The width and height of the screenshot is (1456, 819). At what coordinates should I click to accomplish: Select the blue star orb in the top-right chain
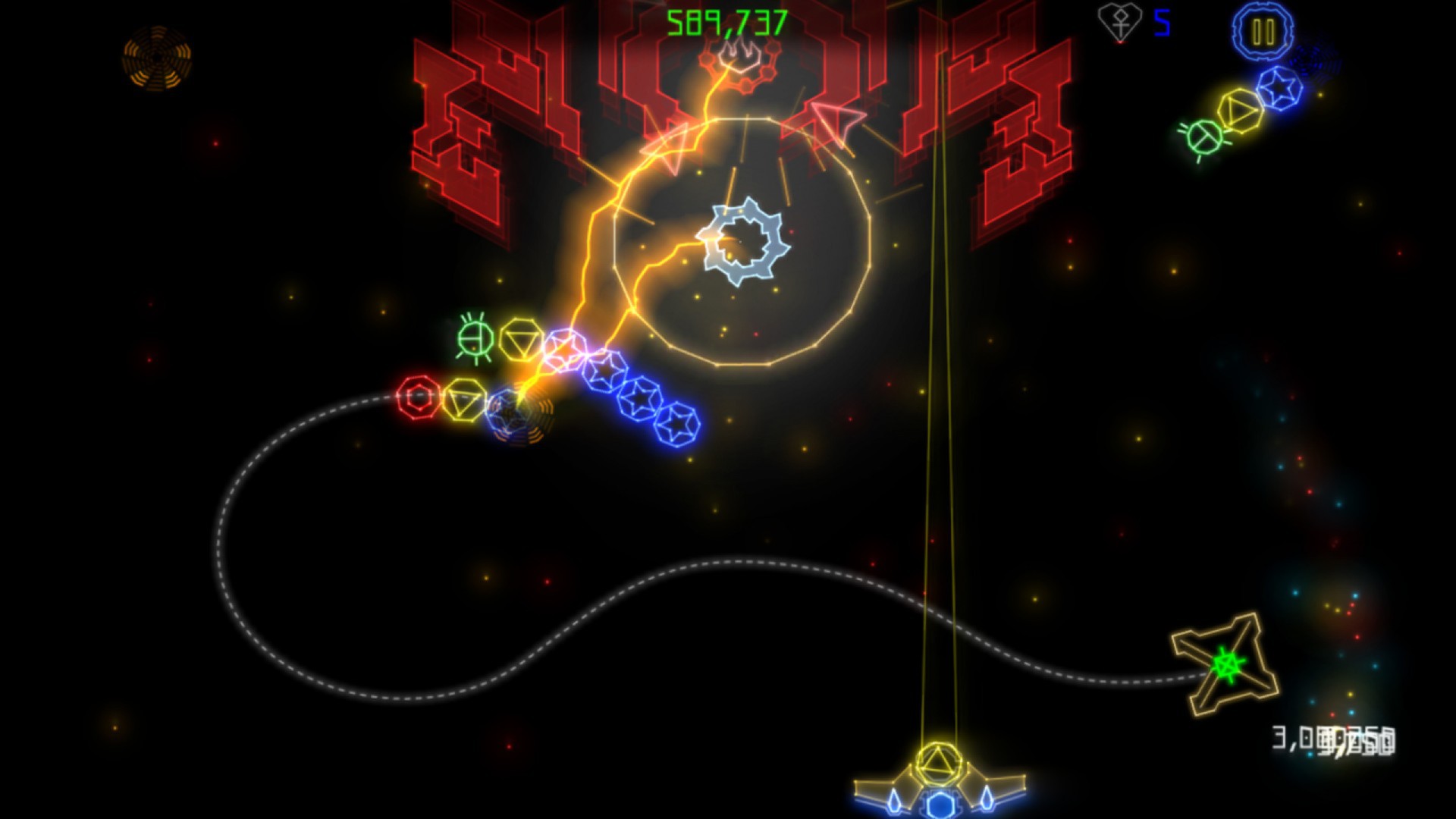tap(1278, 87)
